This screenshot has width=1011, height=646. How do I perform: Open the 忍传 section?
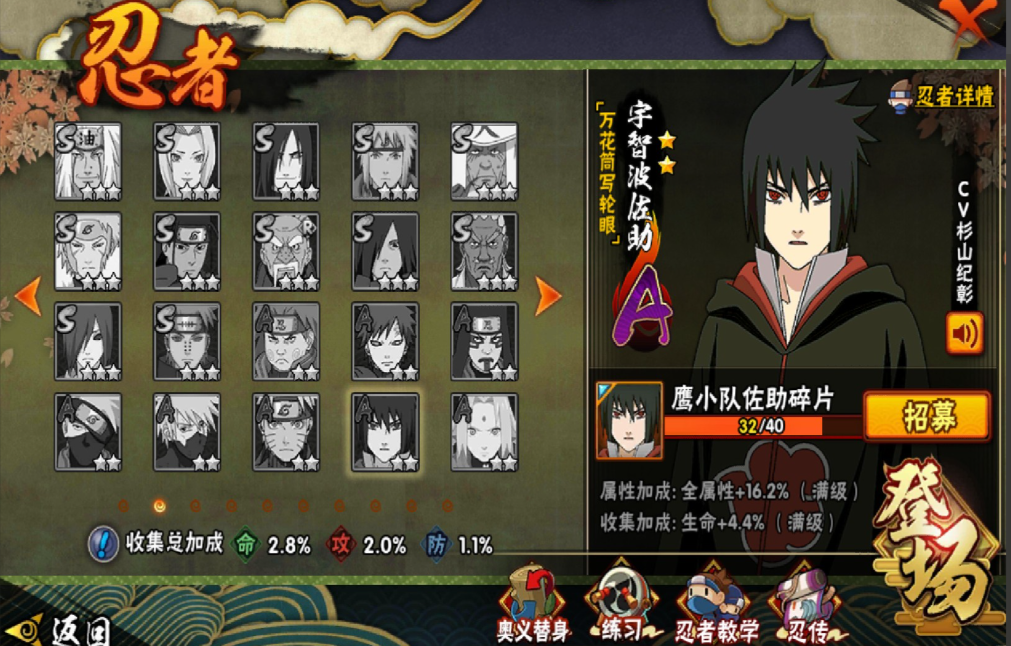point(803,604)
